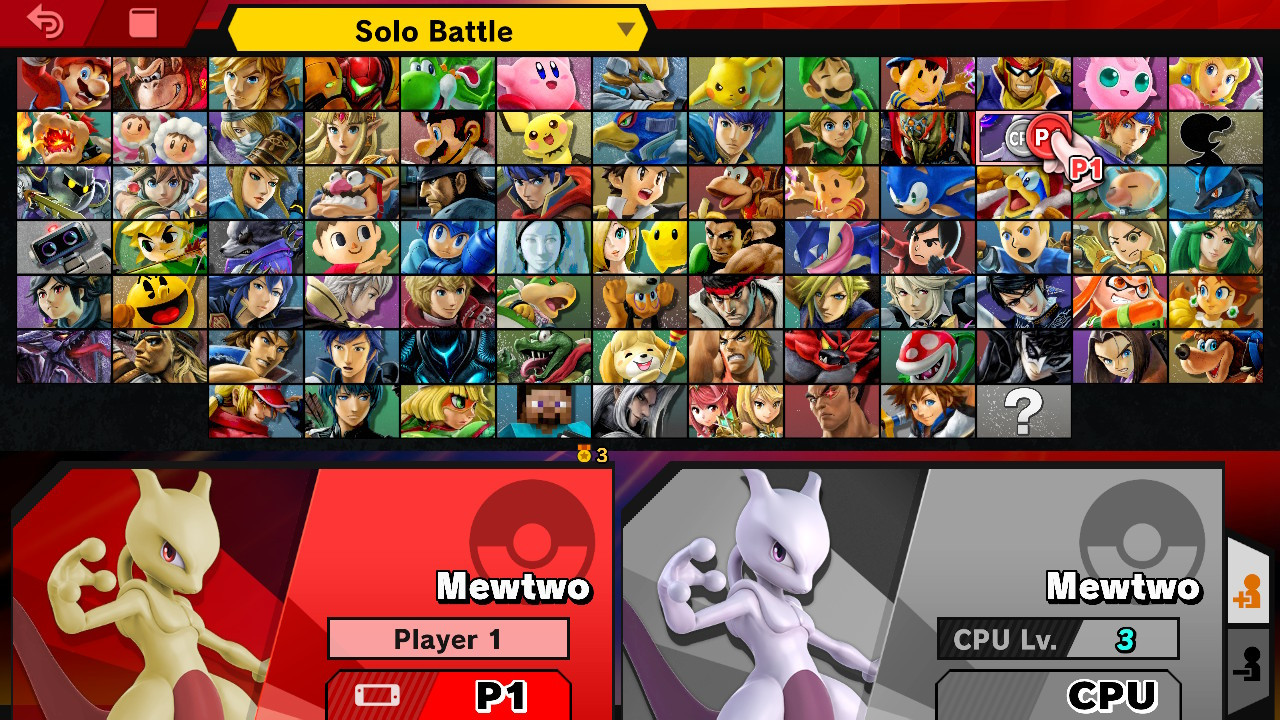The height and width of the screenshot is (720, 1280).
Task: Select Pikachu from the fighter grid
Action: (736, 84)
